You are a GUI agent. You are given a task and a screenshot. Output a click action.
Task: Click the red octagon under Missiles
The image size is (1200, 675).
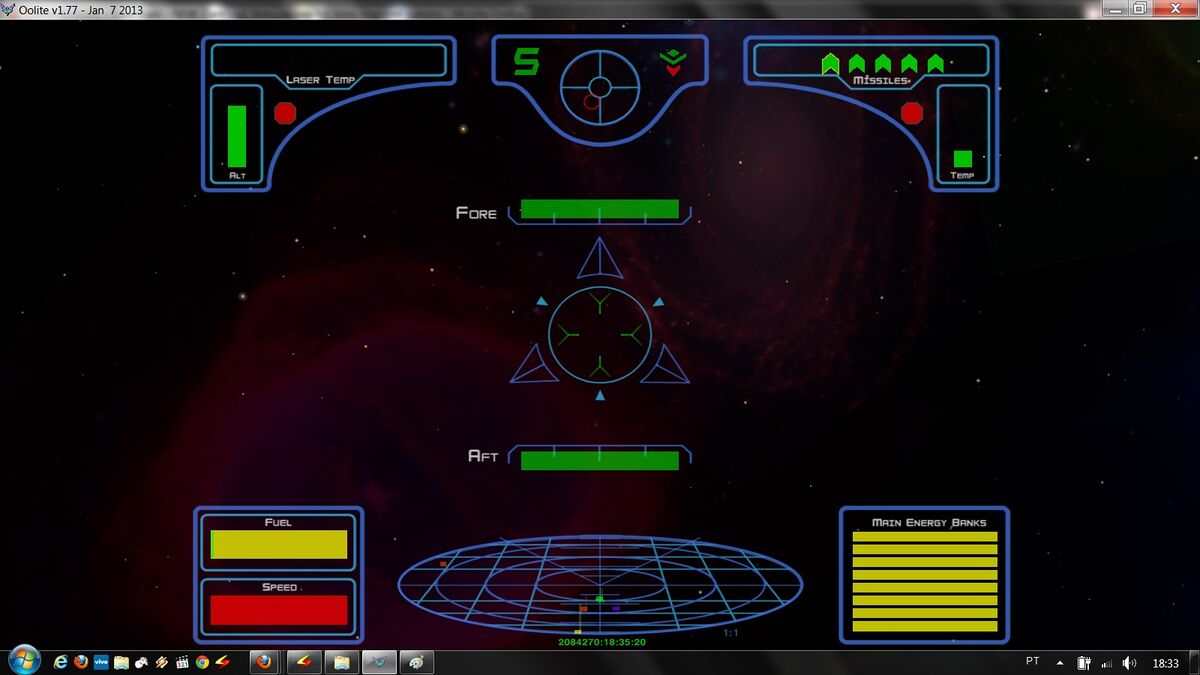pyautogui.click(x=912, y=112)
